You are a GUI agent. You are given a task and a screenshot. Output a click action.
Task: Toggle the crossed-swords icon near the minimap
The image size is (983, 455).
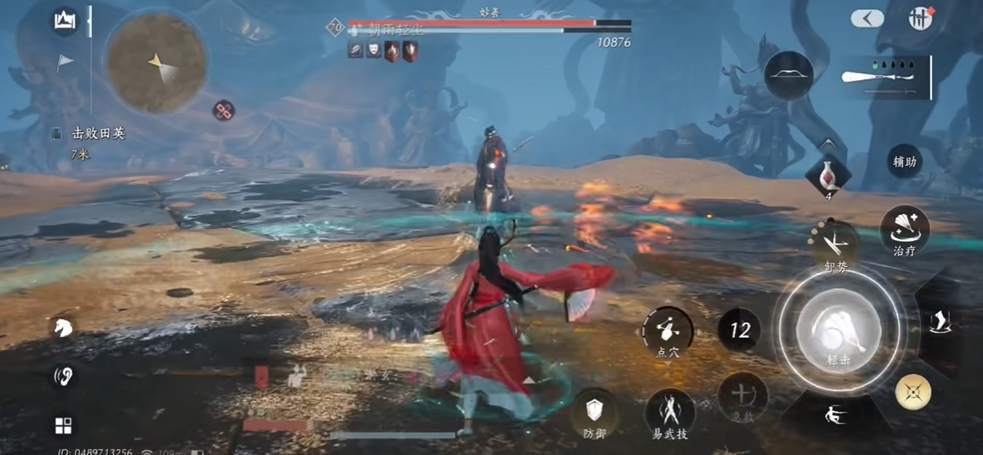click(x=224, y=110)
